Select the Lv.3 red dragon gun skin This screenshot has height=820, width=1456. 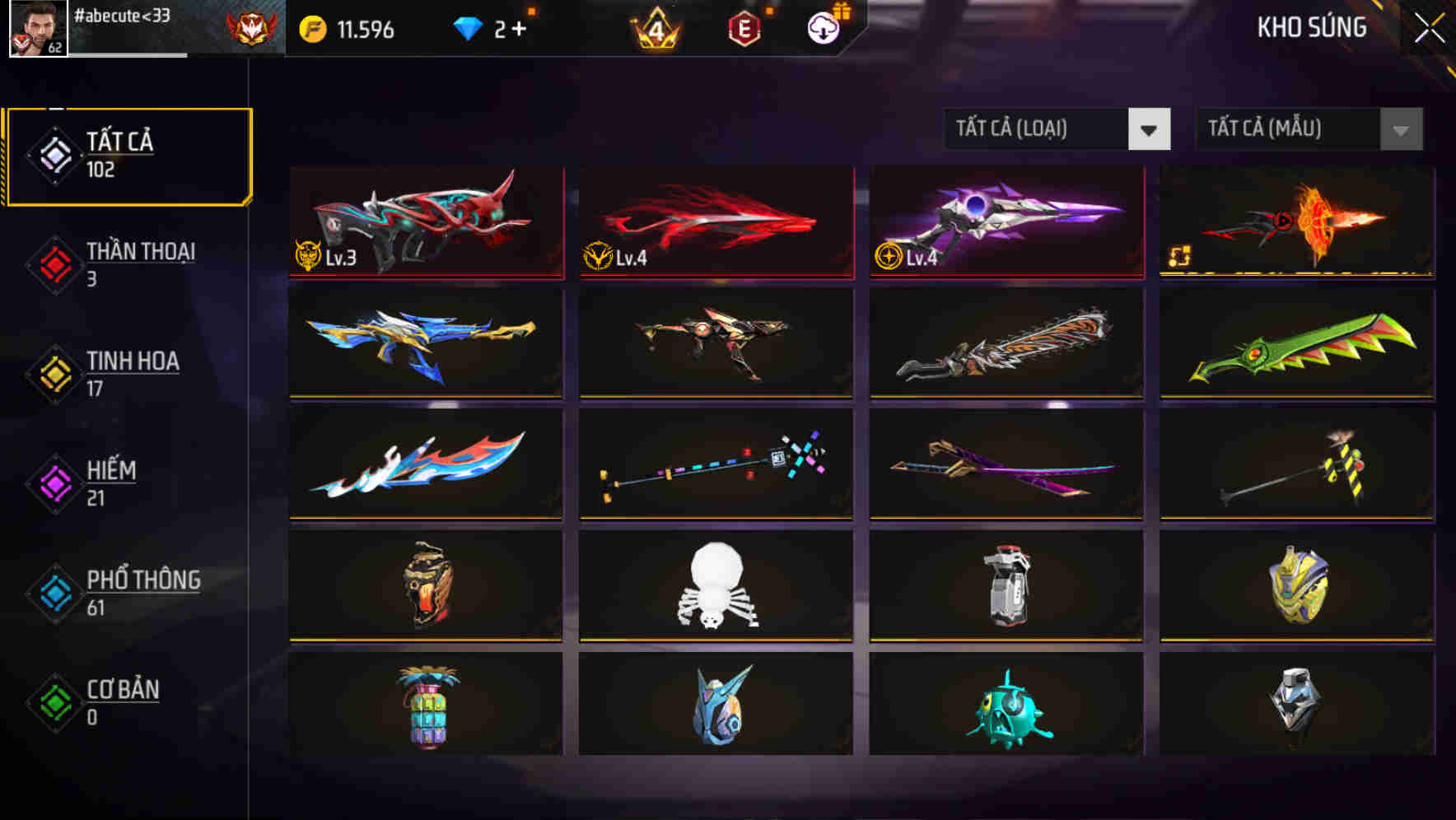tap(425, 222)
